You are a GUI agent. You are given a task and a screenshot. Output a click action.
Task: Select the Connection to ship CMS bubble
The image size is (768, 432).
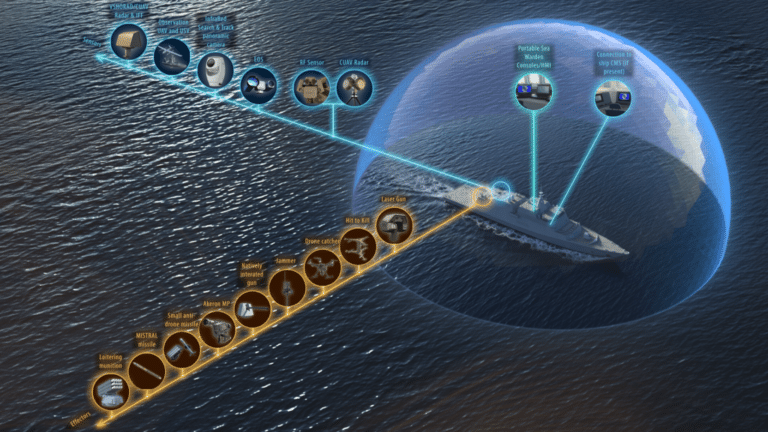(611, 98)
